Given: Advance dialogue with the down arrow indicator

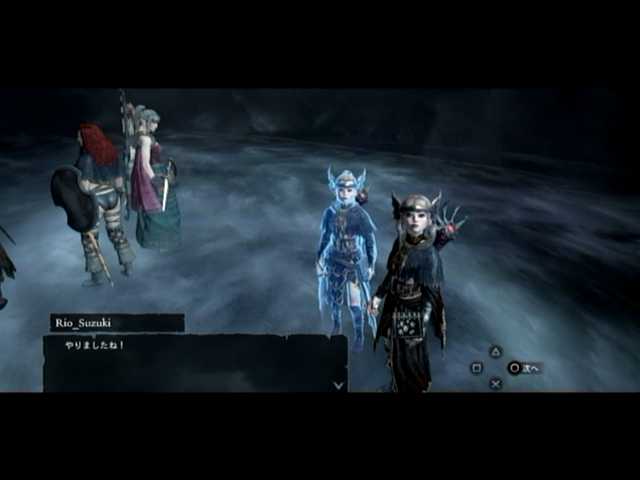Looking at the screenshot, I should (338, 383).
